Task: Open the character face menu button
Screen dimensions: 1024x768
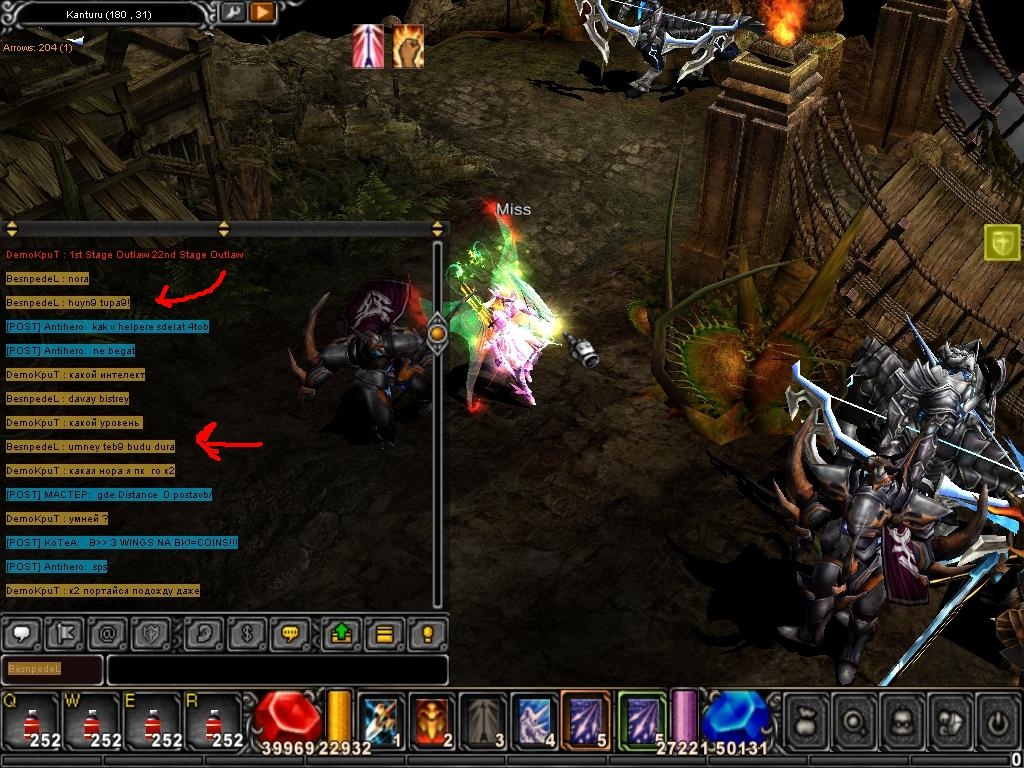Action: click(902, 721)
